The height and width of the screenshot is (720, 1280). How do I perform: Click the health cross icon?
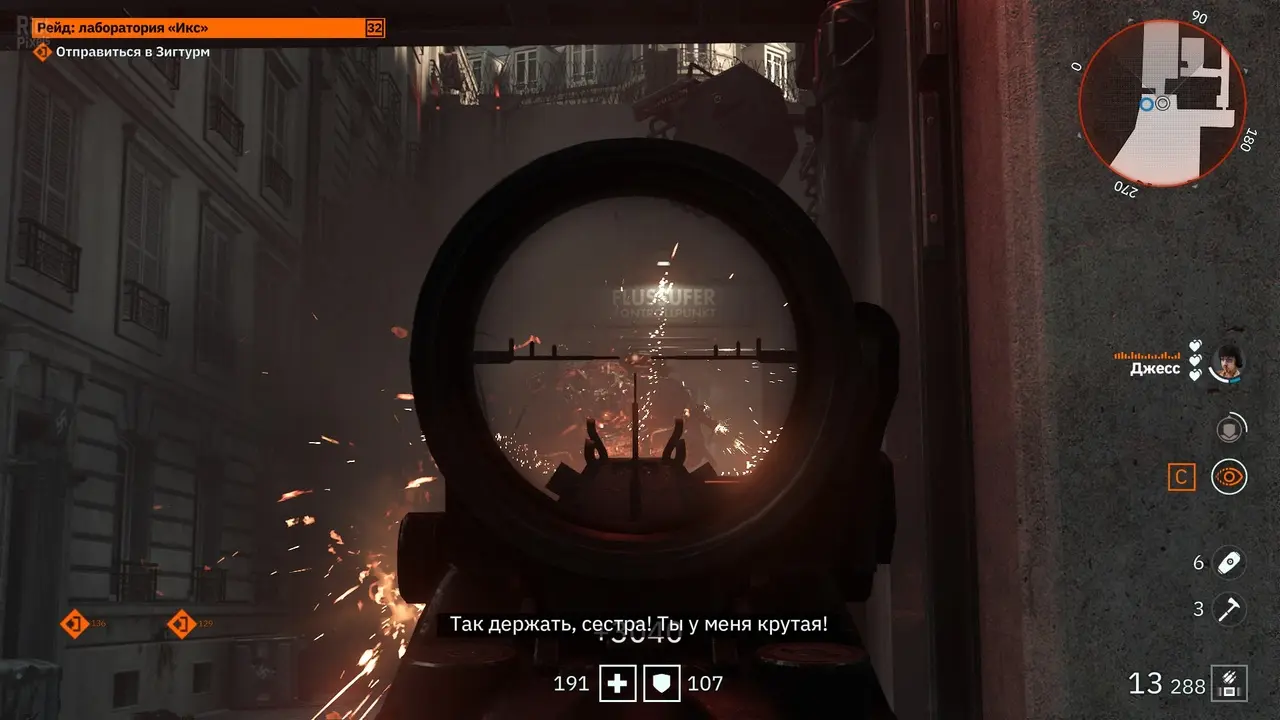(618, 684)
